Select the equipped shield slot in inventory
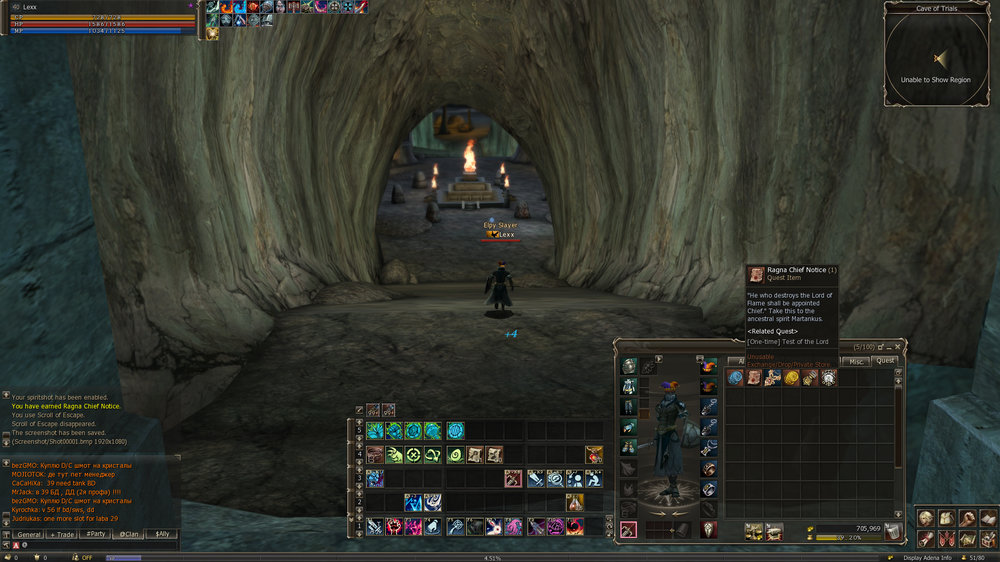The image size is (1000, 562). point(708,529)
